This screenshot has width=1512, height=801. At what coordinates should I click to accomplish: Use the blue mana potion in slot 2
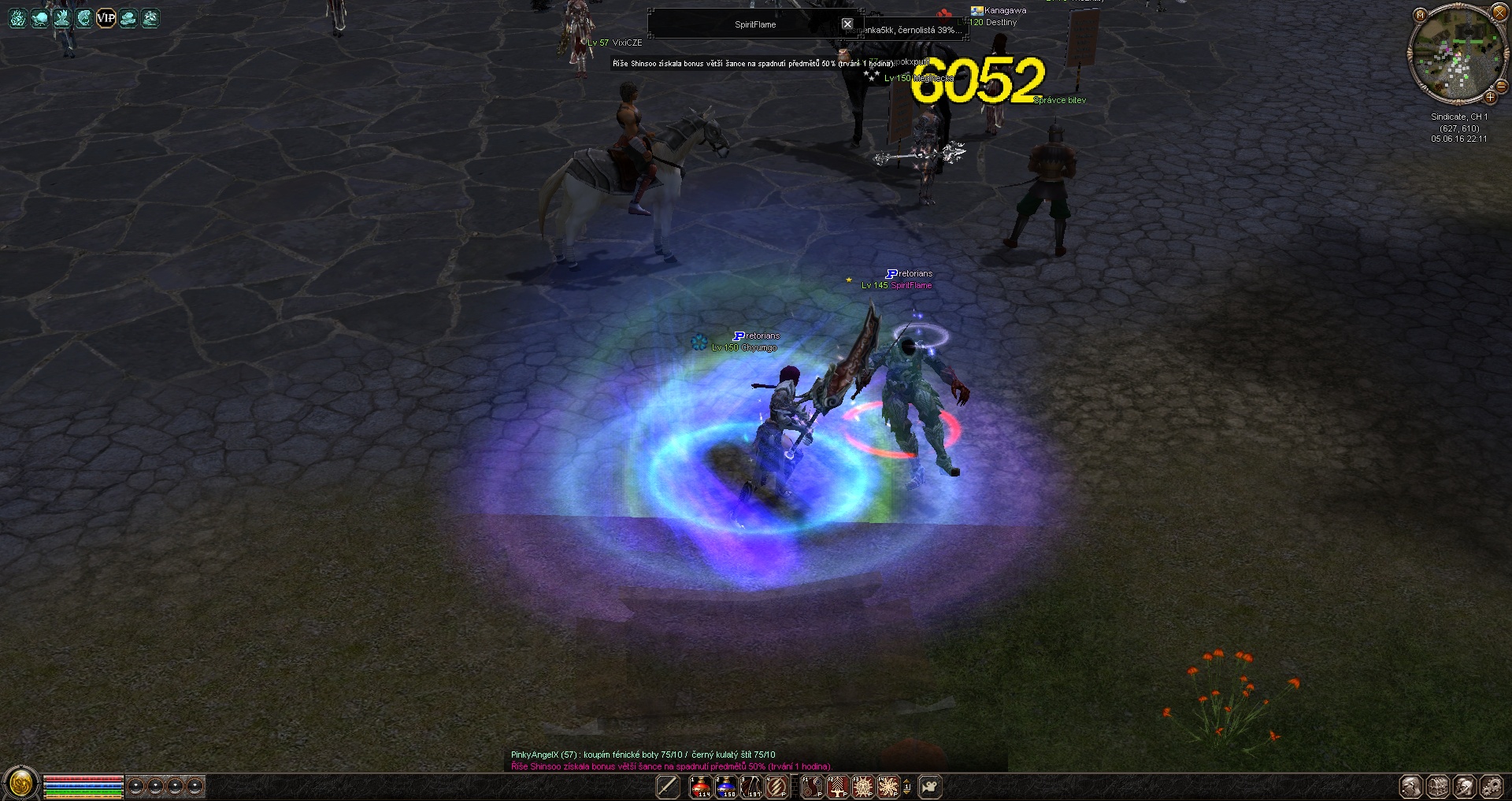[x=726, y=786]
